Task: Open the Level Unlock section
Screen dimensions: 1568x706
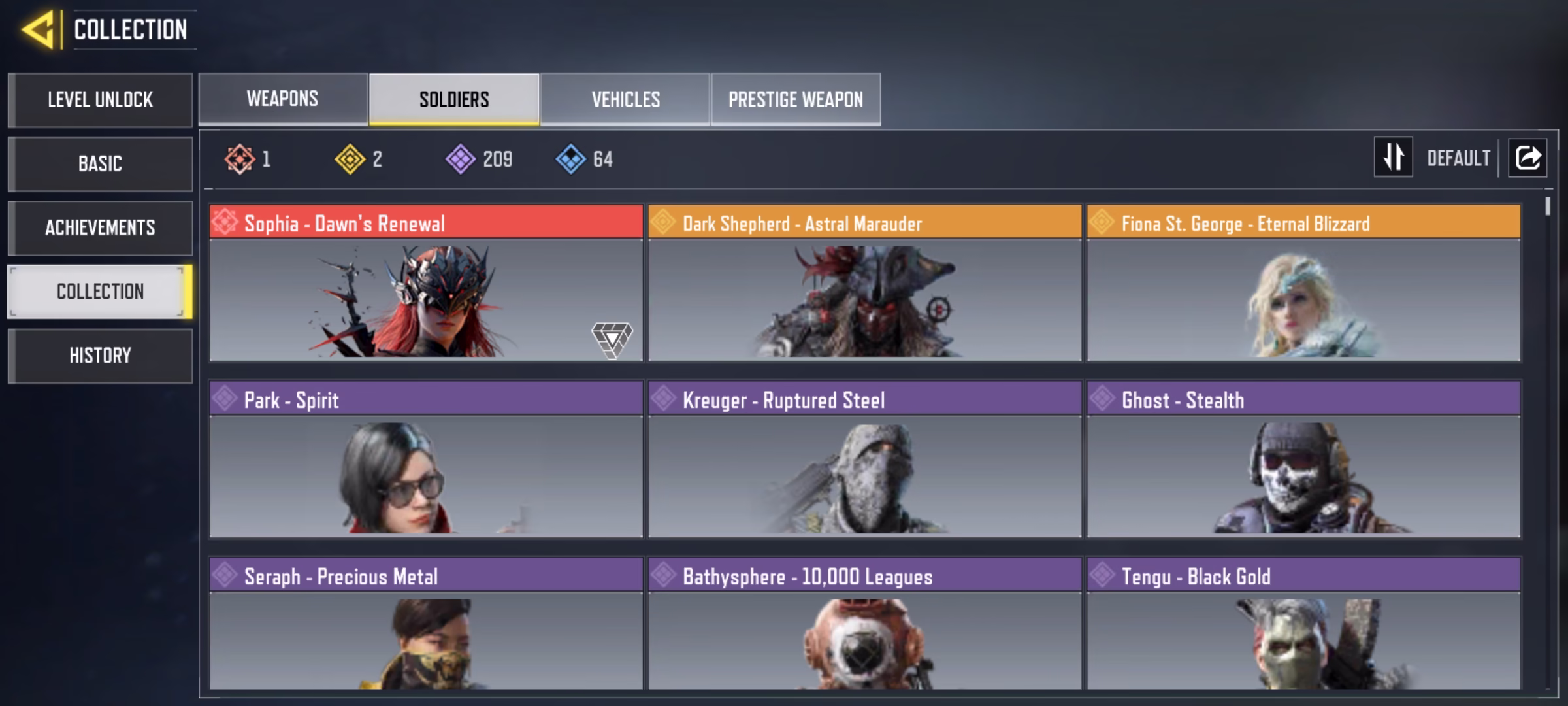Action: pos(100,100)
